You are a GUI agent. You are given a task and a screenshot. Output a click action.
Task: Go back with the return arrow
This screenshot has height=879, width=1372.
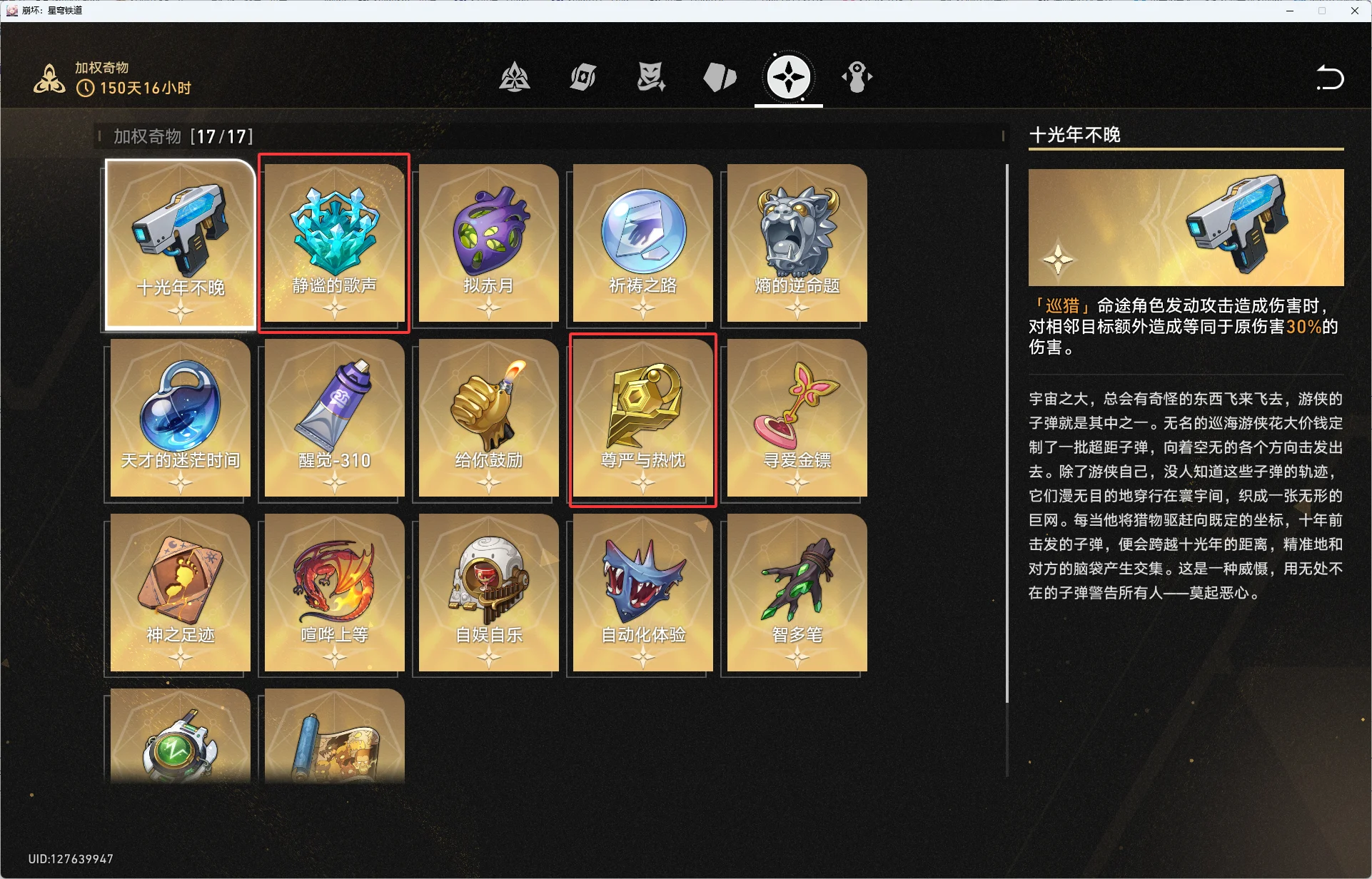coord(1329,78)
